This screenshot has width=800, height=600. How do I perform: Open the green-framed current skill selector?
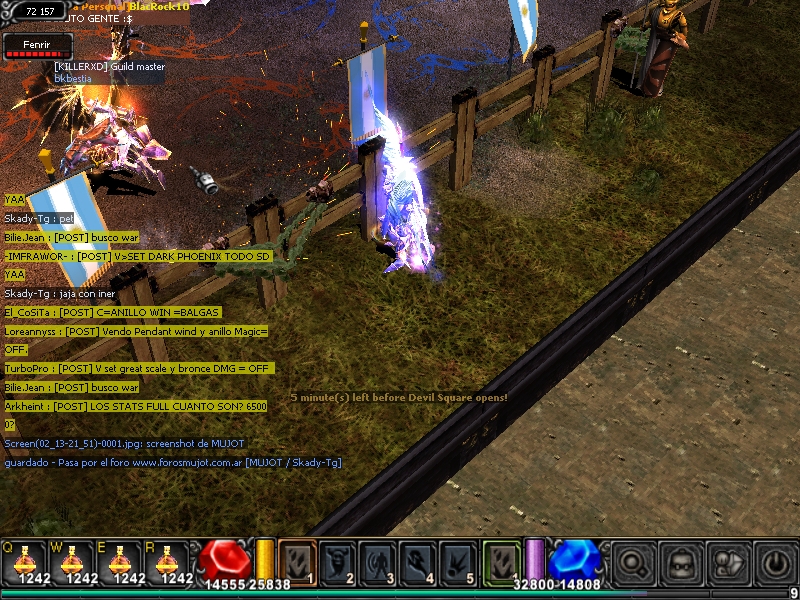point(502,560)
